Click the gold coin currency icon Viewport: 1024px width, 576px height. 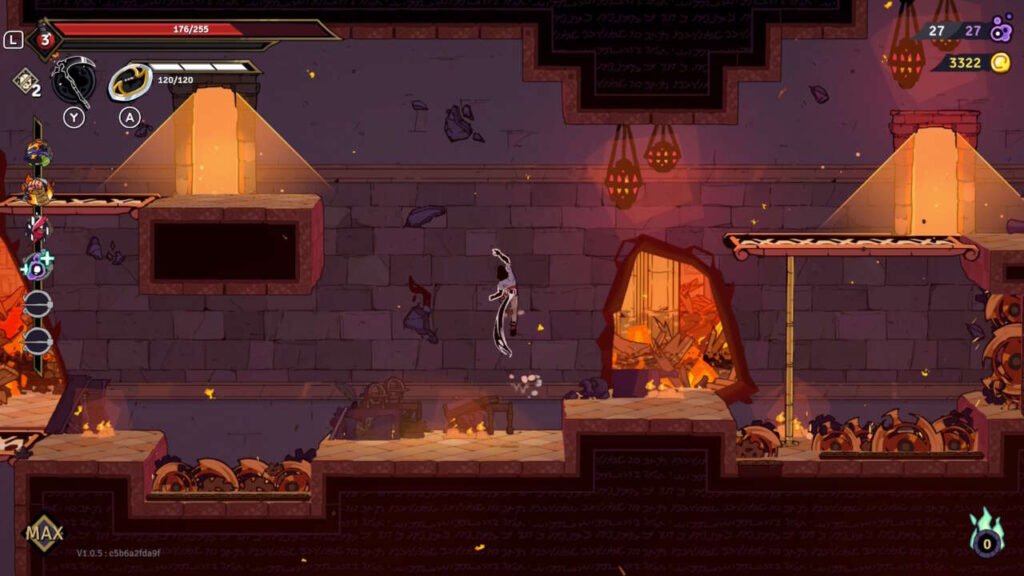(x=1000, y=63)
